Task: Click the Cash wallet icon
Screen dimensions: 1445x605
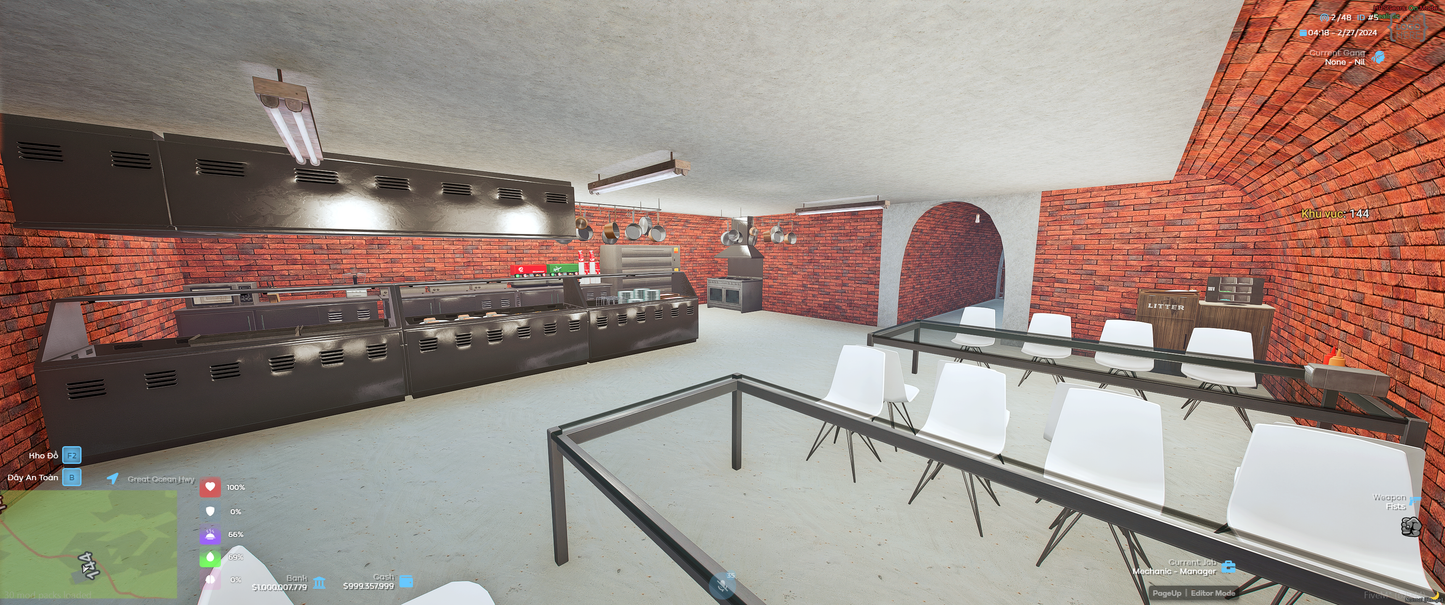Action: [406, 581]
